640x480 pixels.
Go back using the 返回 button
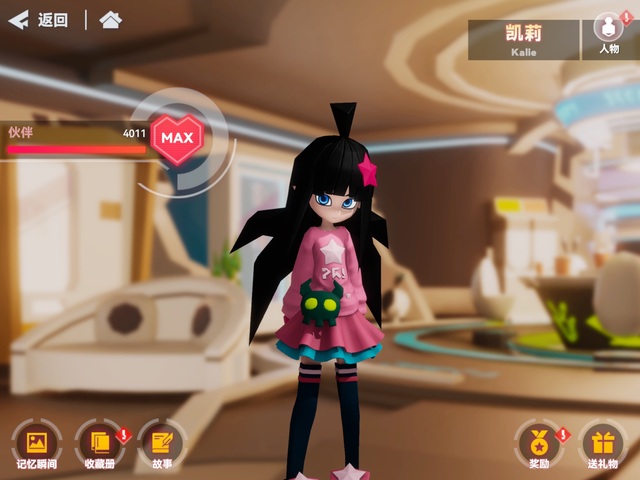click(x=38, y=20)
